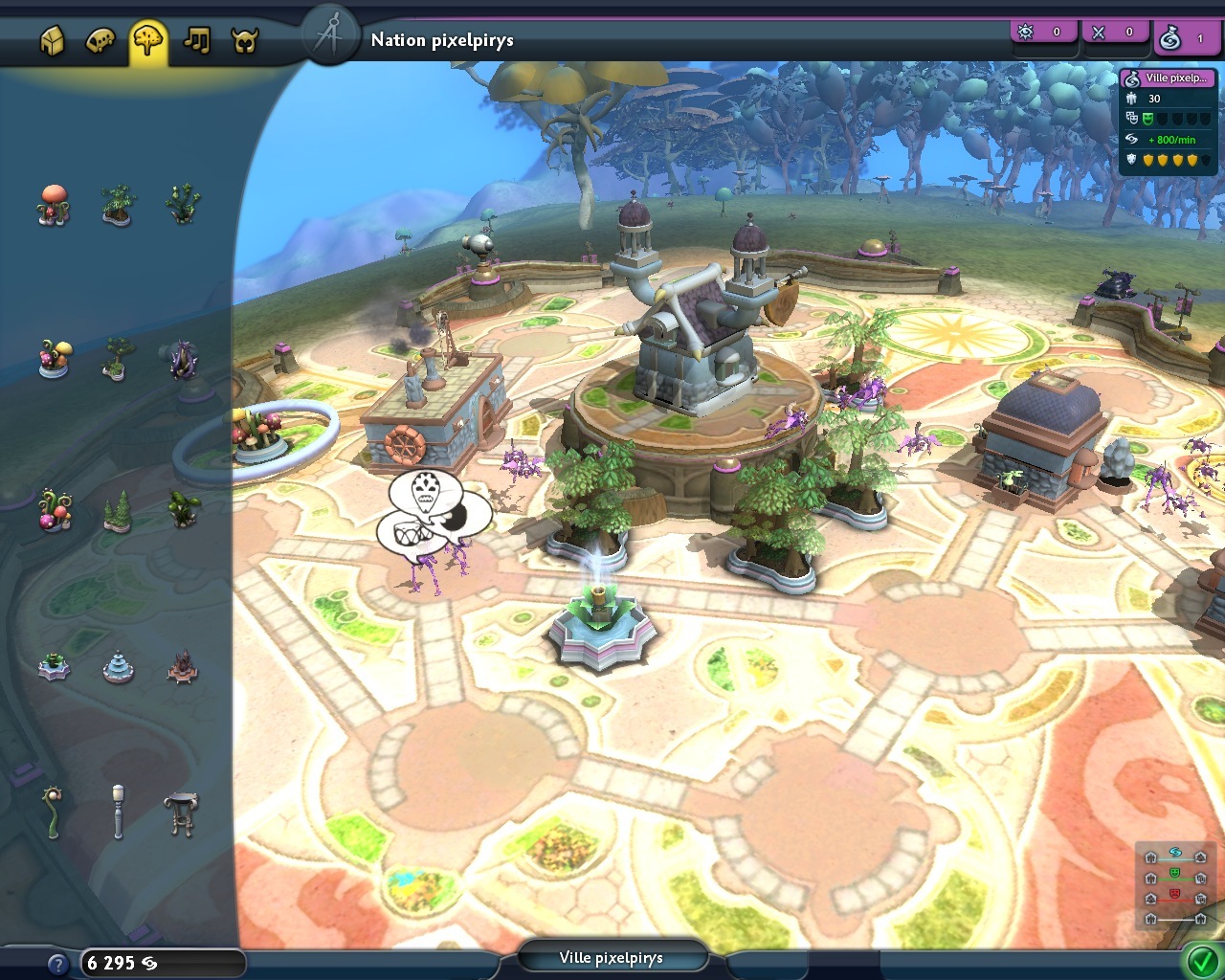Pick the stone pedestal table decoration
This screenshot has height=980, width=1225.
[181, 813]
